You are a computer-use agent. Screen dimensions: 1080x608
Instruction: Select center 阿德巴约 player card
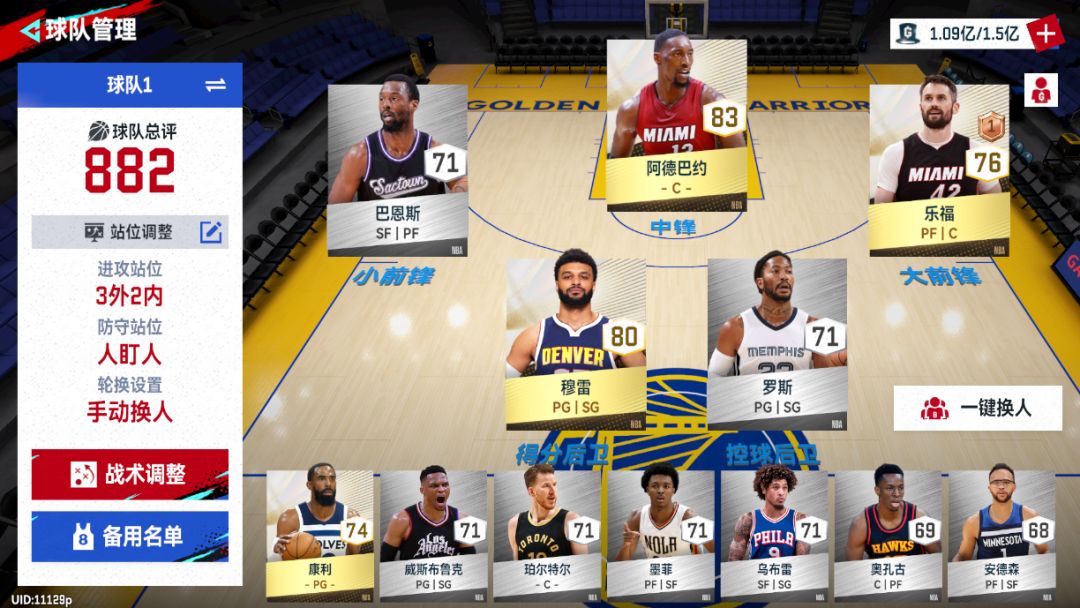click(676, 125)
